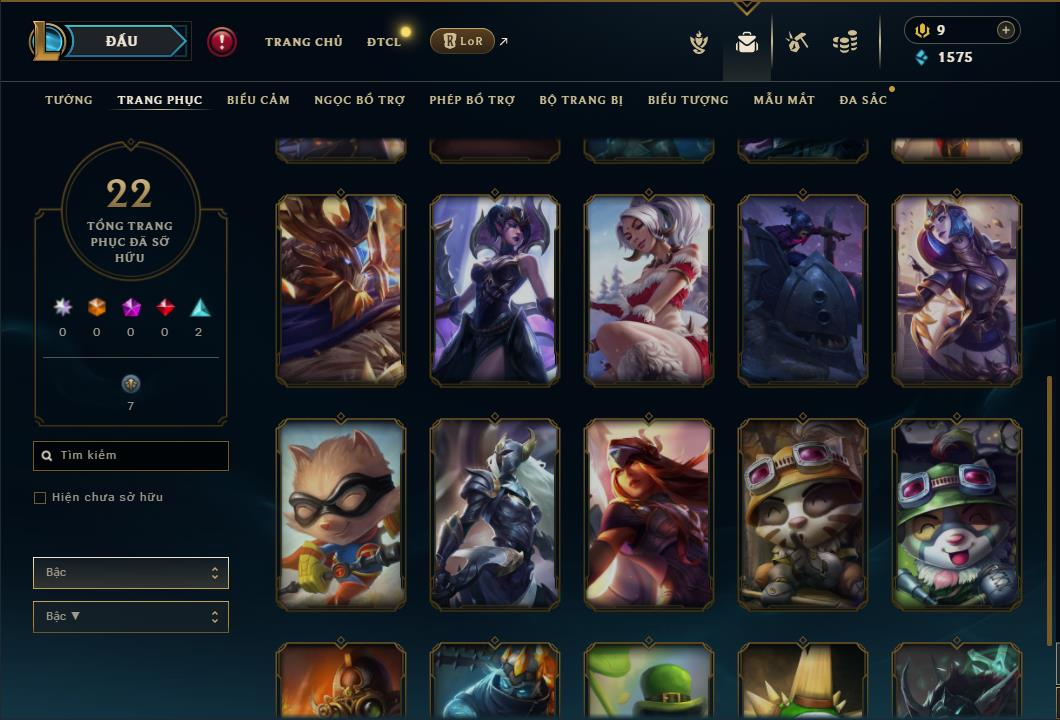The height and width of the screenshot is (720, 1060).
Task: Open the store coins icon
Action: click(845, 42)
